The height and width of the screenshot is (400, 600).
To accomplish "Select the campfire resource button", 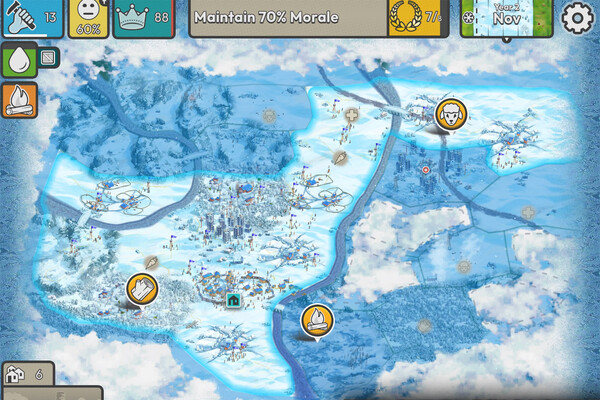I will coord(18,98).
